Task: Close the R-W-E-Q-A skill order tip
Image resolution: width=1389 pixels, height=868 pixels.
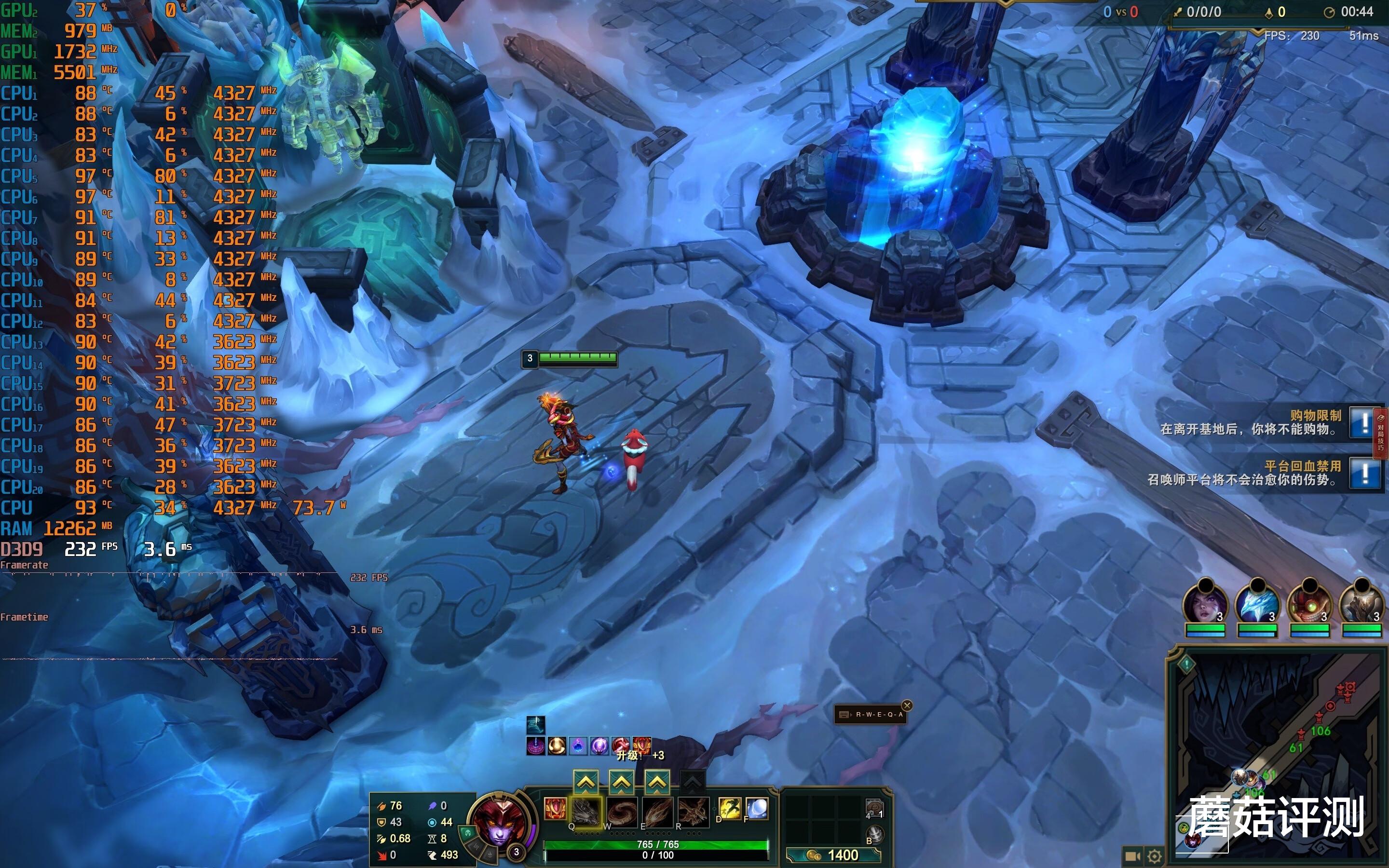Action: [x=907, y=705]
